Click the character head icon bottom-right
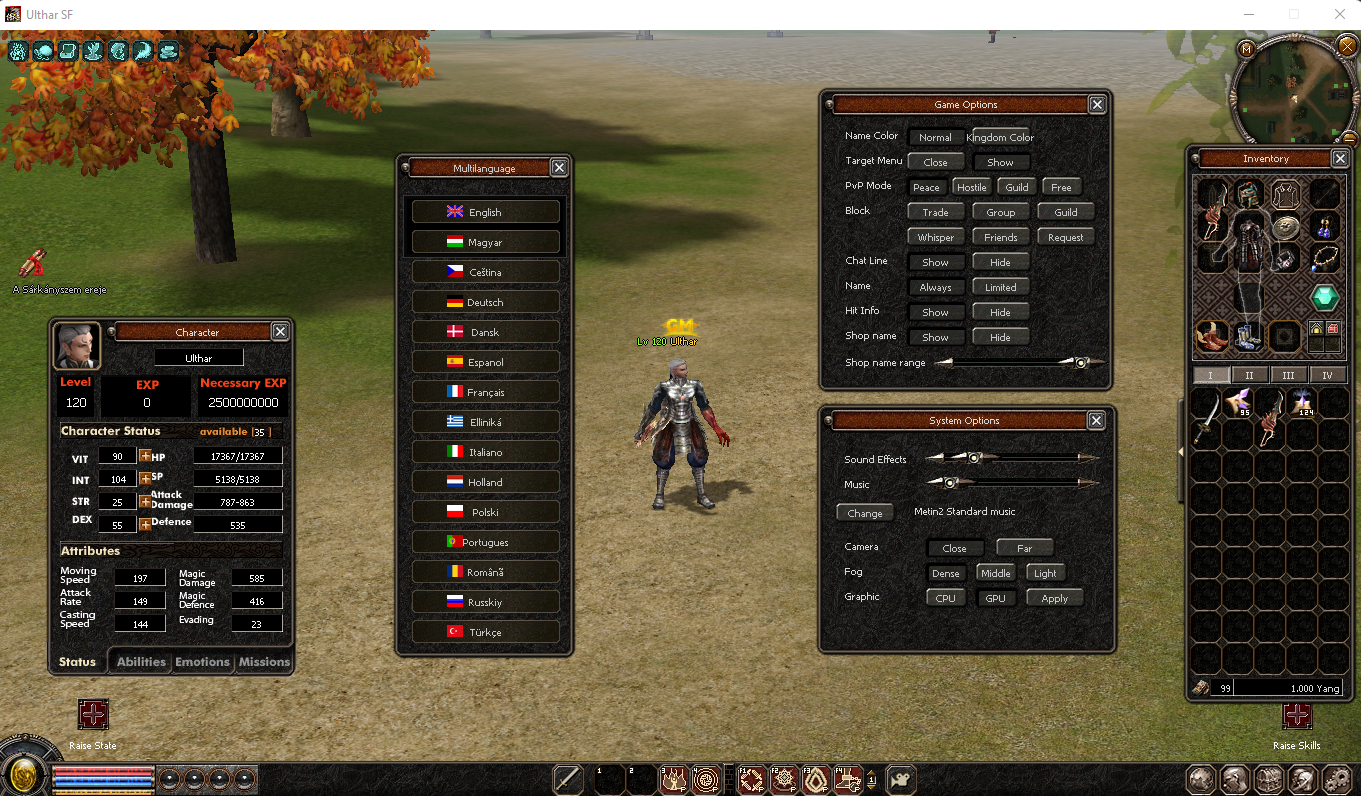1361x796 pixels. pos(1302,779)
